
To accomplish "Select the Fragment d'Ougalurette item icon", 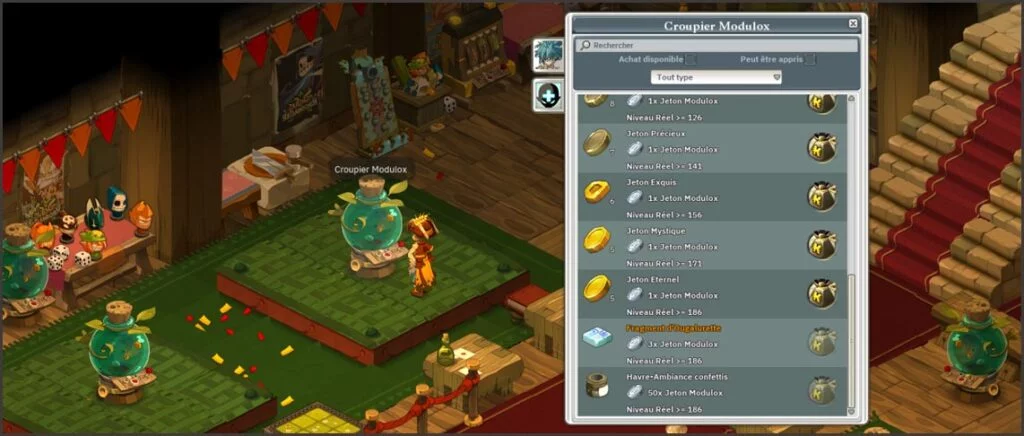I will [597, 340].
